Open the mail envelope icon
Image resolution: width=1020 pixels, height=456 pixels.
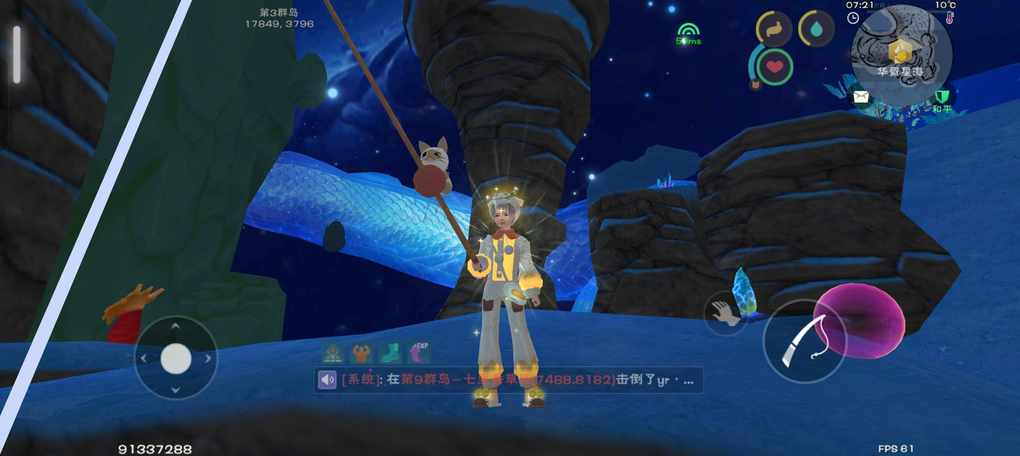pyautogui.click(x=861, y=97)
